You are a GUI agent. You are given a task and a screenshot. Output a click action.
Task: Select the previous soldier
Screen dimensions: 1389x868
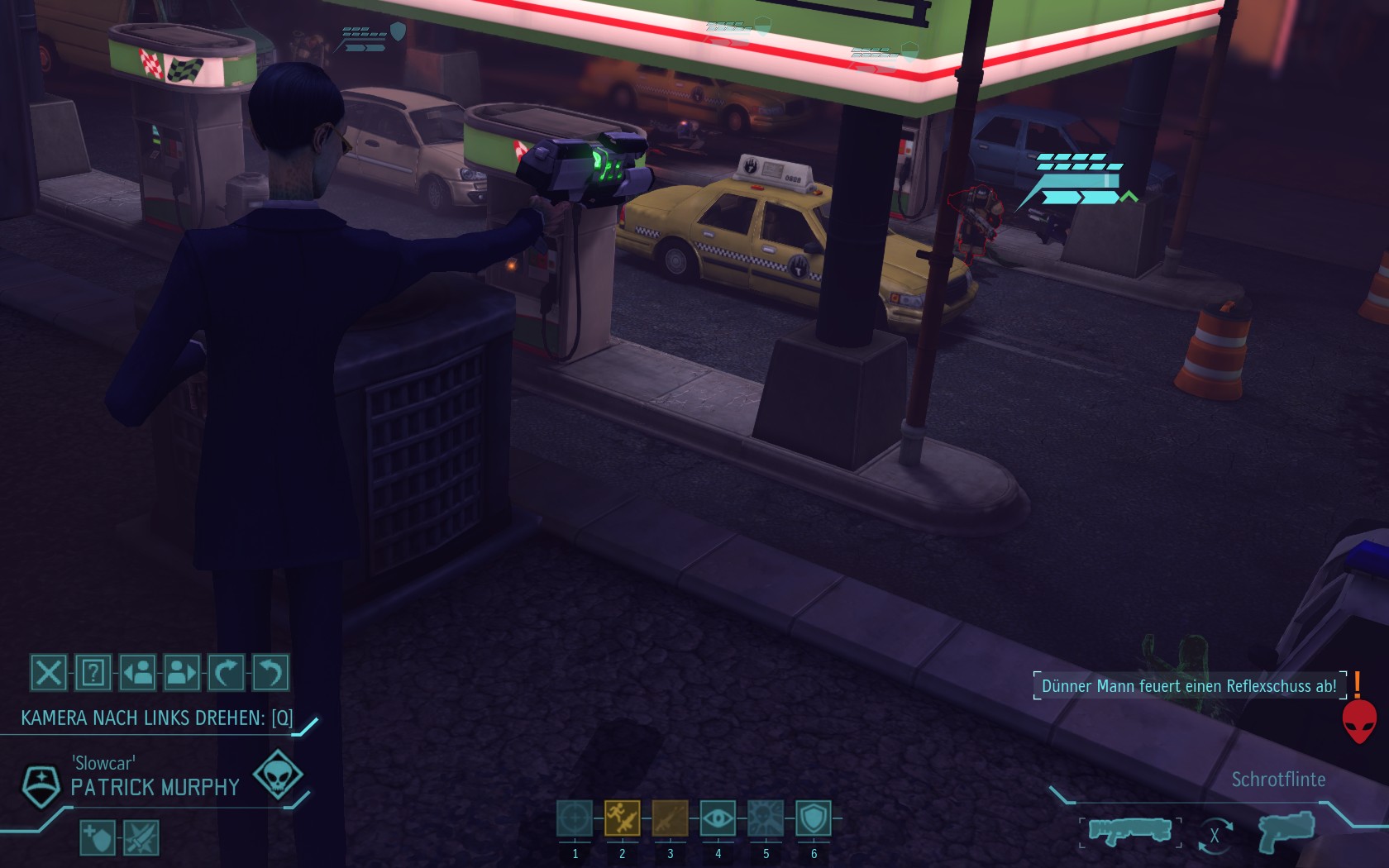point(137,673)
